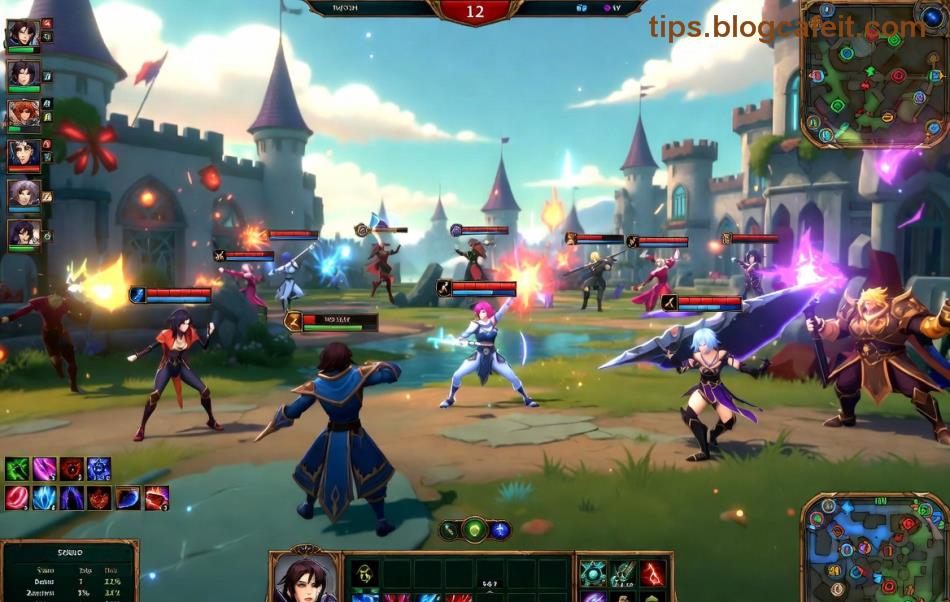Cast the ice crystal shard ability

(44, 498)
